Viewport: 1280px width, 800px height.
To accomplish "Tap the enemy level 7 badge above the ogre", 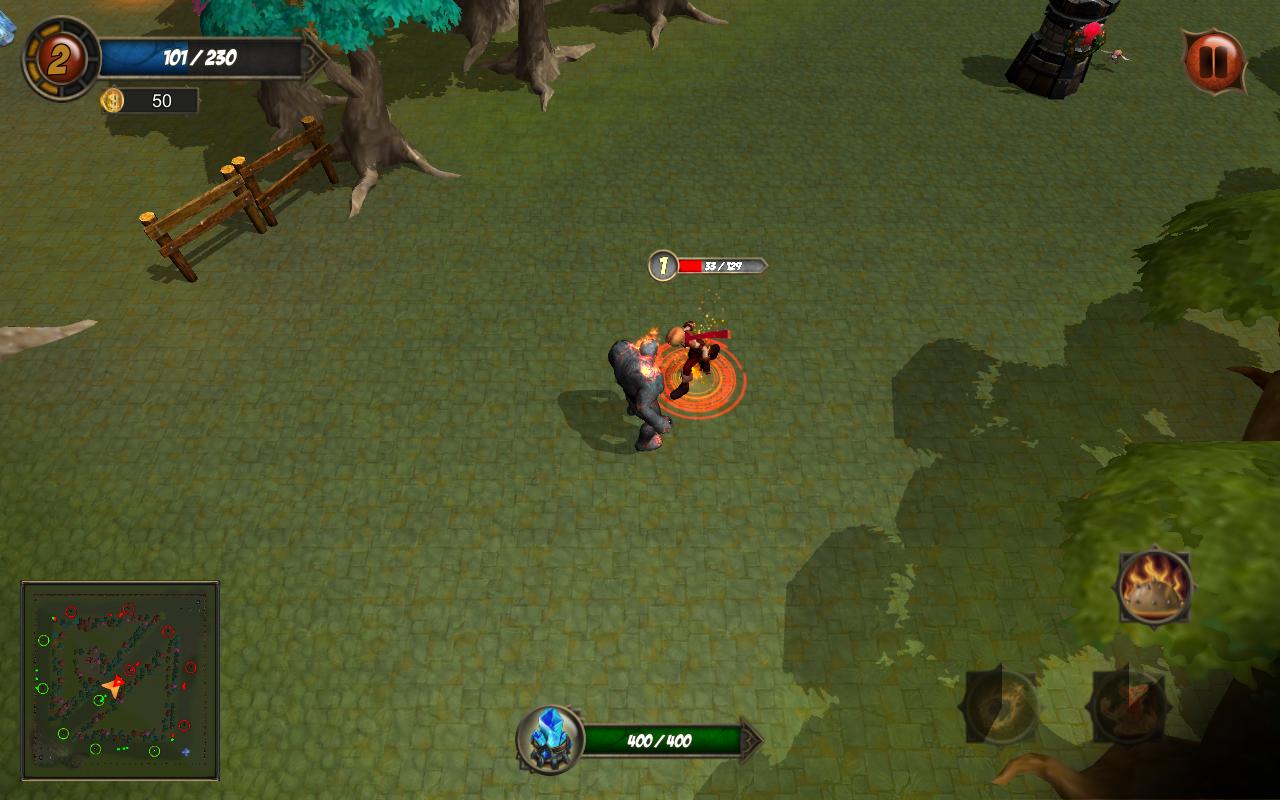I will click(663, 264).
